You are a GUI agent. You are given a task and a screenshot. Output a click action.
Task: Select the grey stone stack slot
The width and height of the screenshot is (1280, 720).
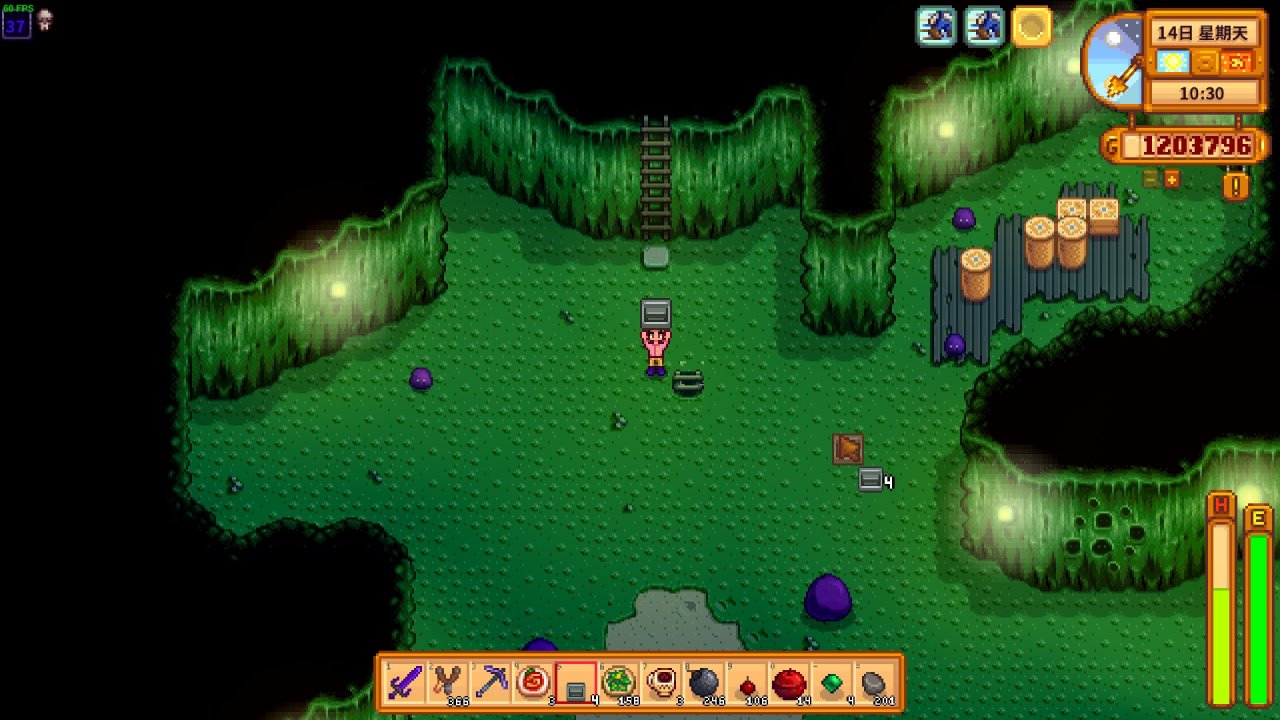coord(875,683)
